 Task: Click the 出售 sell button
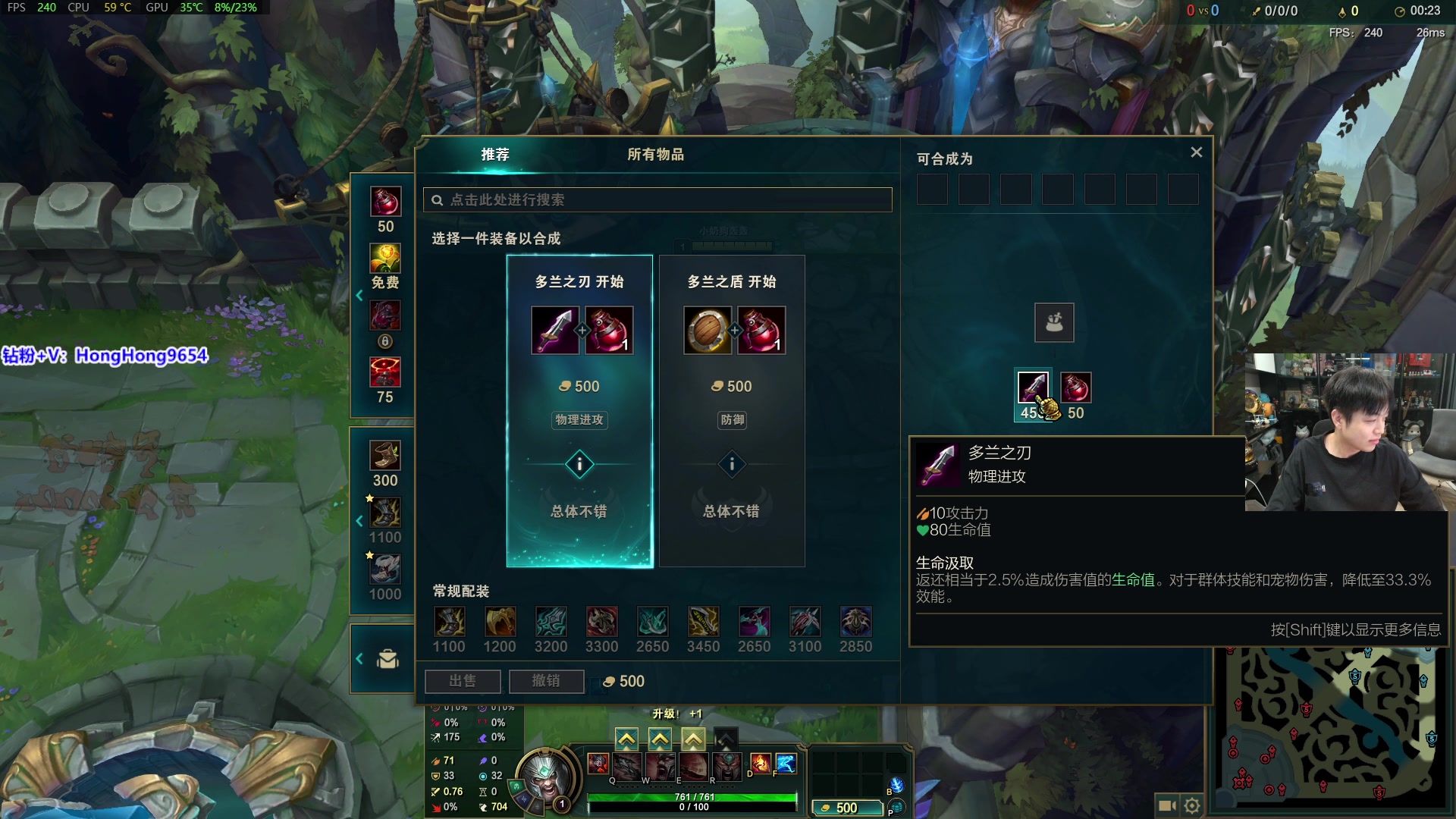tap(463, 681)
